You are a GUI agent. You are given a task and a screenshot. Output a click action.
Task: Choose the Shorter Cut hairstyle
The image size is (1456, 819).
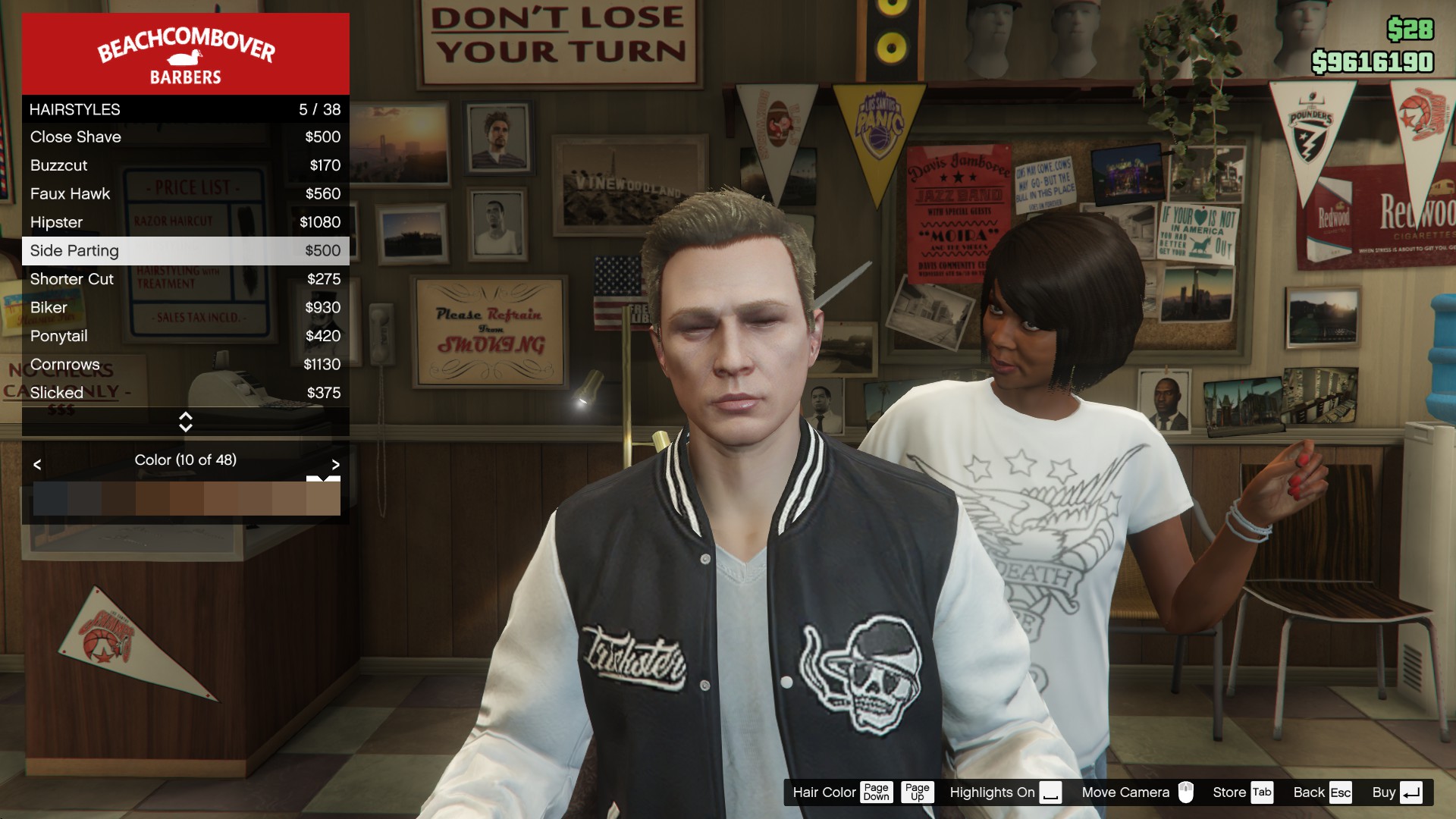click(x=185, y=279)
